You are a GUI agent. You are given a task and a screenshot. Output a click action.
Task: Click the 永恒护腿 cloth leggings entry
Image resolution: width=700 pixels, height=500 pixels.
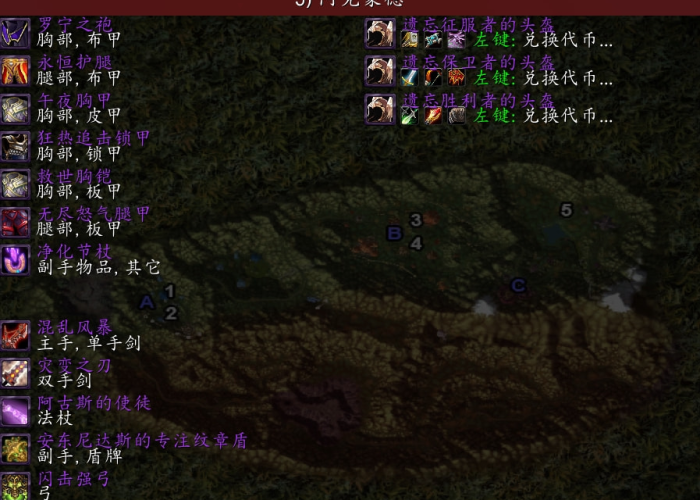pos(76,62)
